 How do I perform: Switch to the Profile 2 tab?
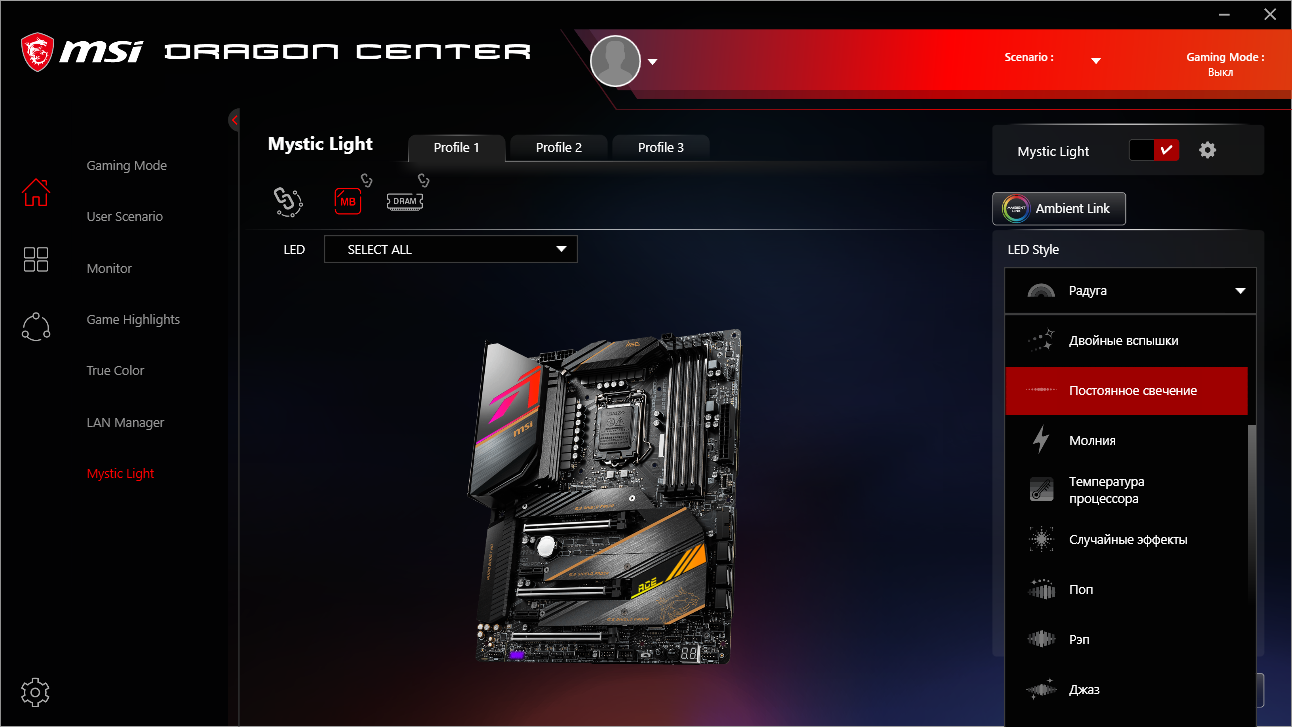(558, 147)
